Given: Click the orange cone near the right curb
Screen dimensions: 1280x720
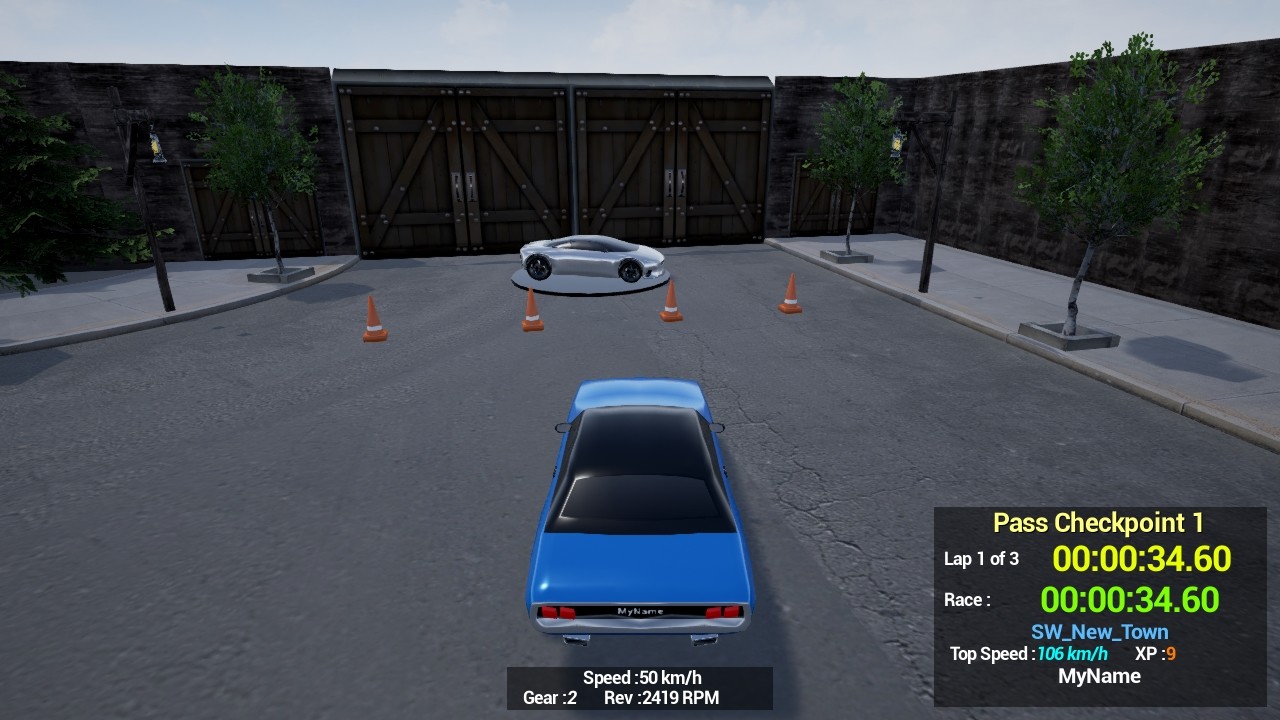Looking at the screenshot, I should click(x=789, y=295).
